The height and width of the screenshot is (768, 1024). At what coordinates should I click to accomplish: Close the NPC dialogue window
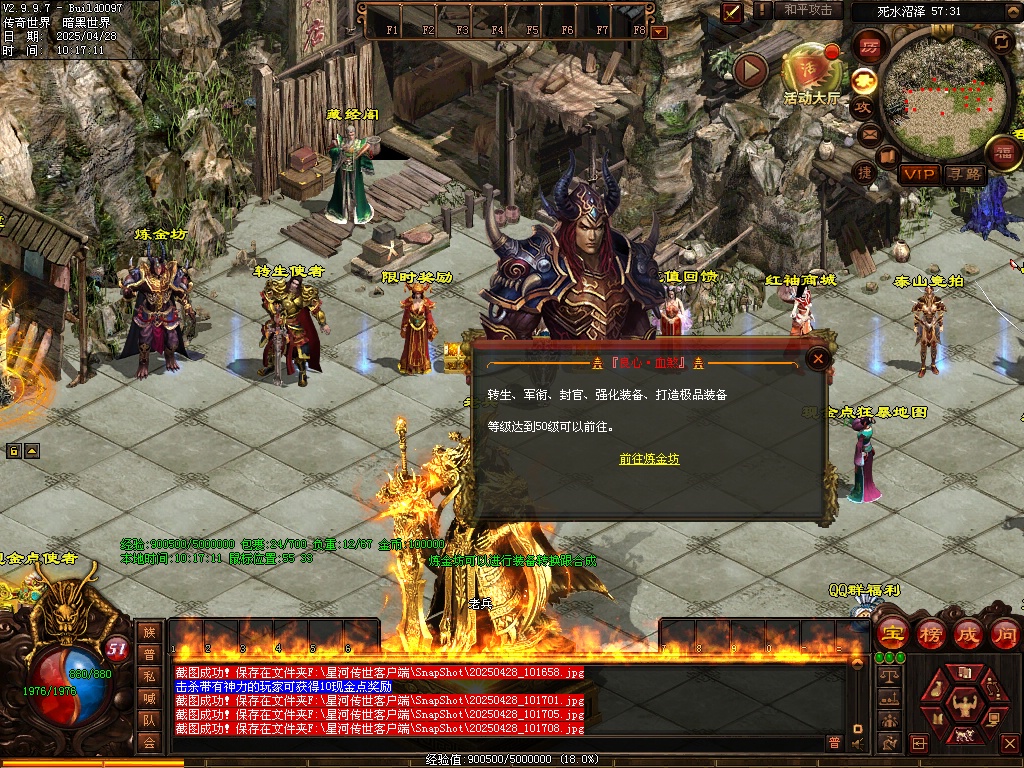coord(818,359)
